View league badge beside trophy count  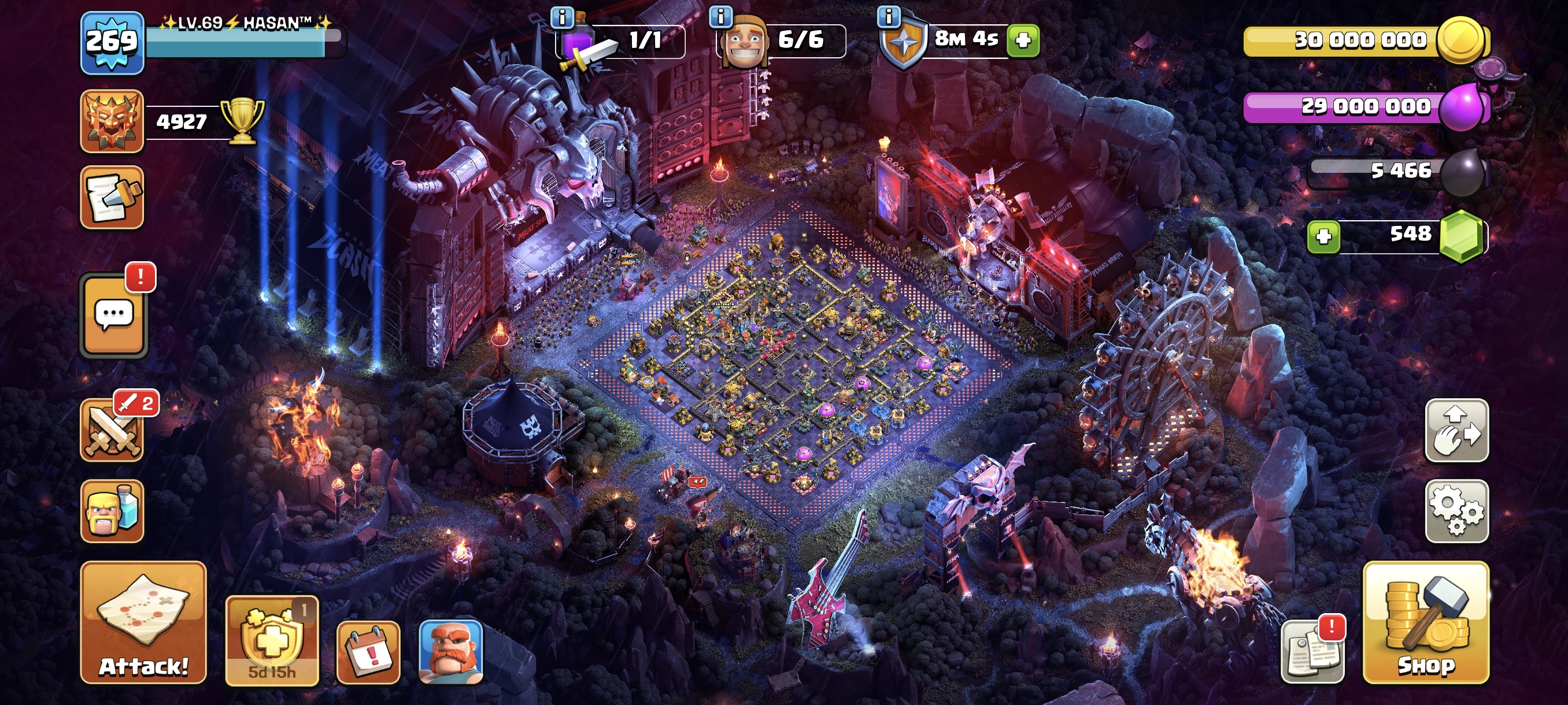click(112, 121)
